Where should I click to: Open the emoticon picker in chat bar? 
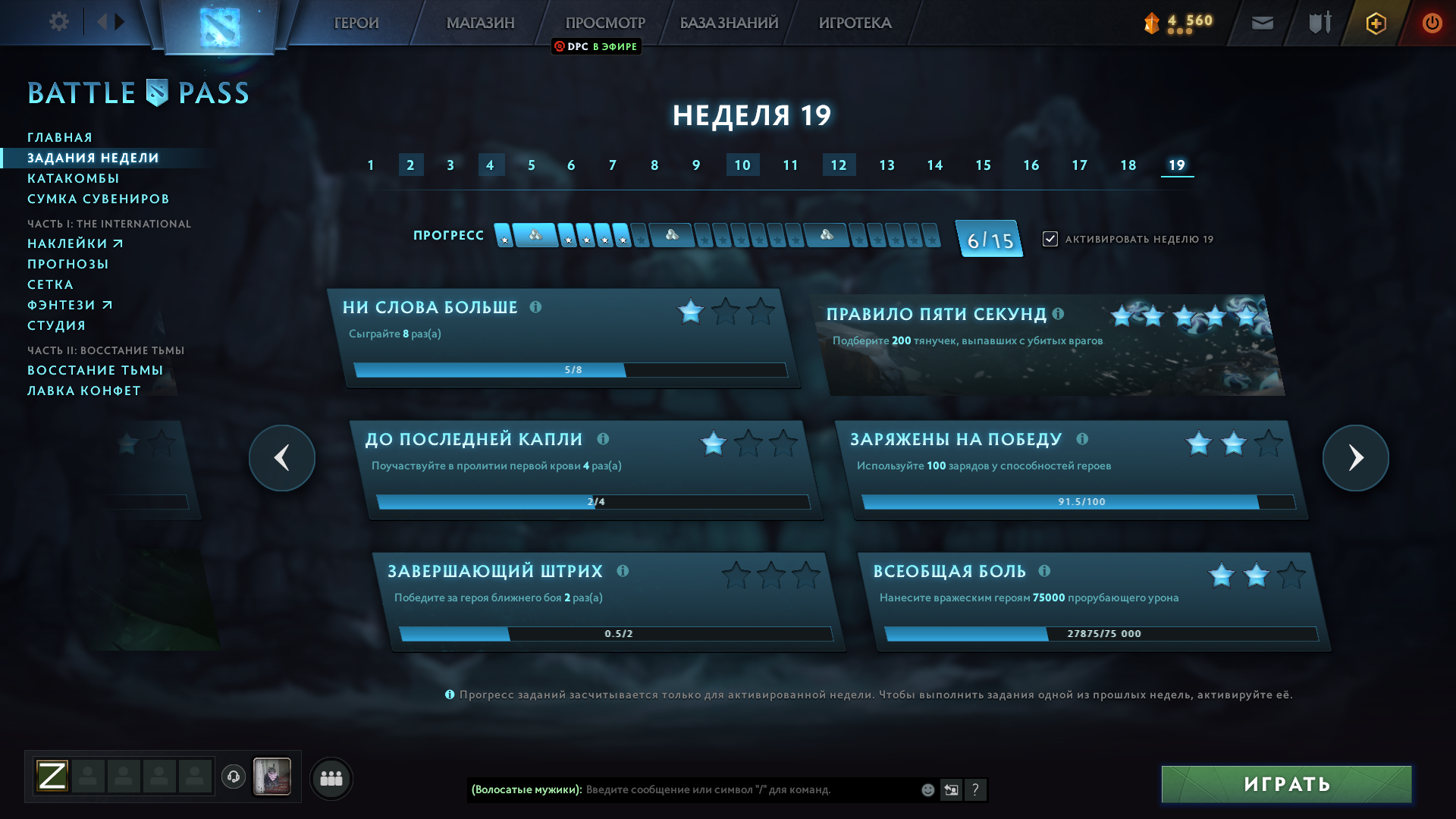pyautogui.click(x=927, y=789)
